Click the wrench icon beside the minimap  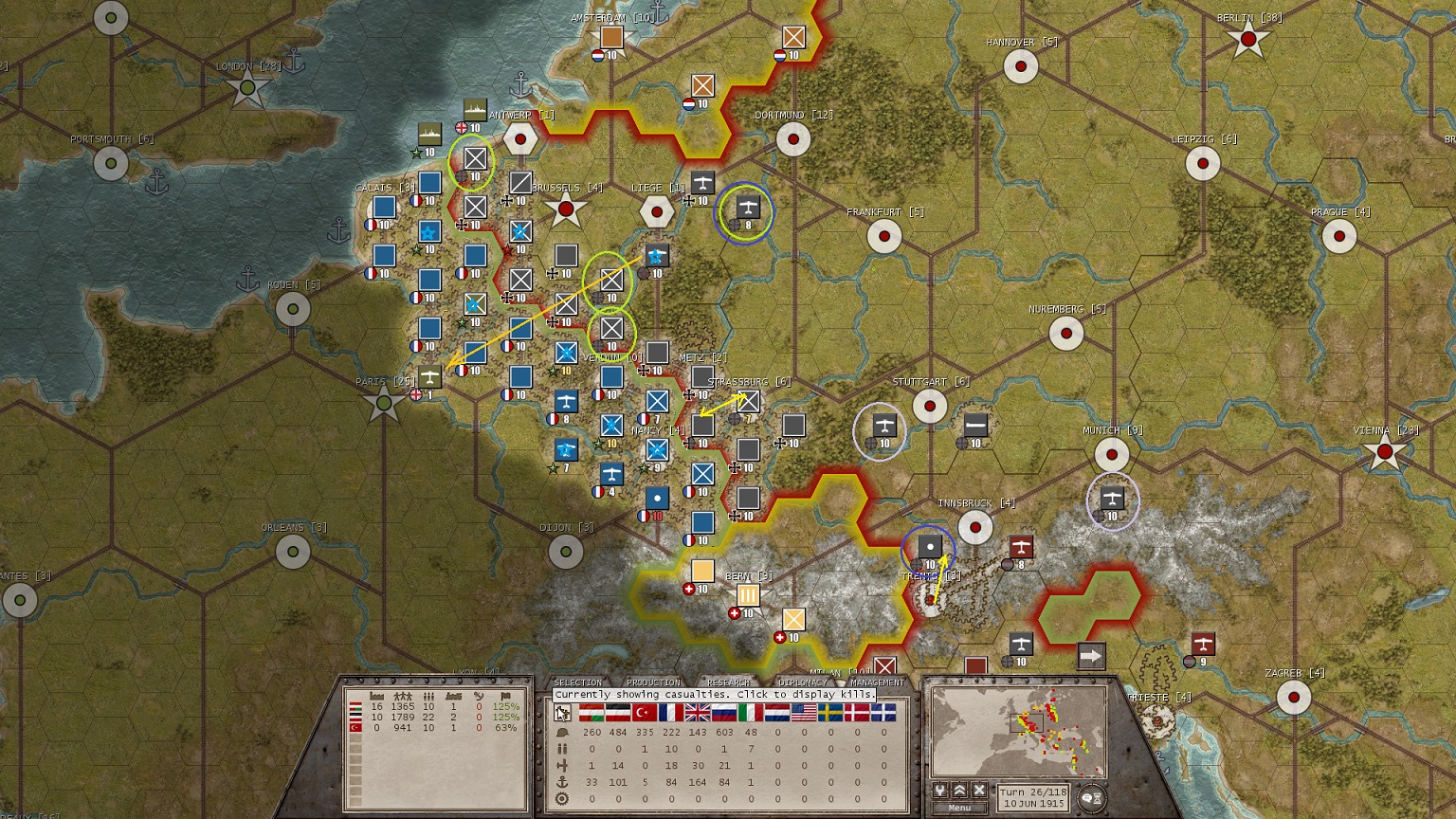click(x=940, y=790)
